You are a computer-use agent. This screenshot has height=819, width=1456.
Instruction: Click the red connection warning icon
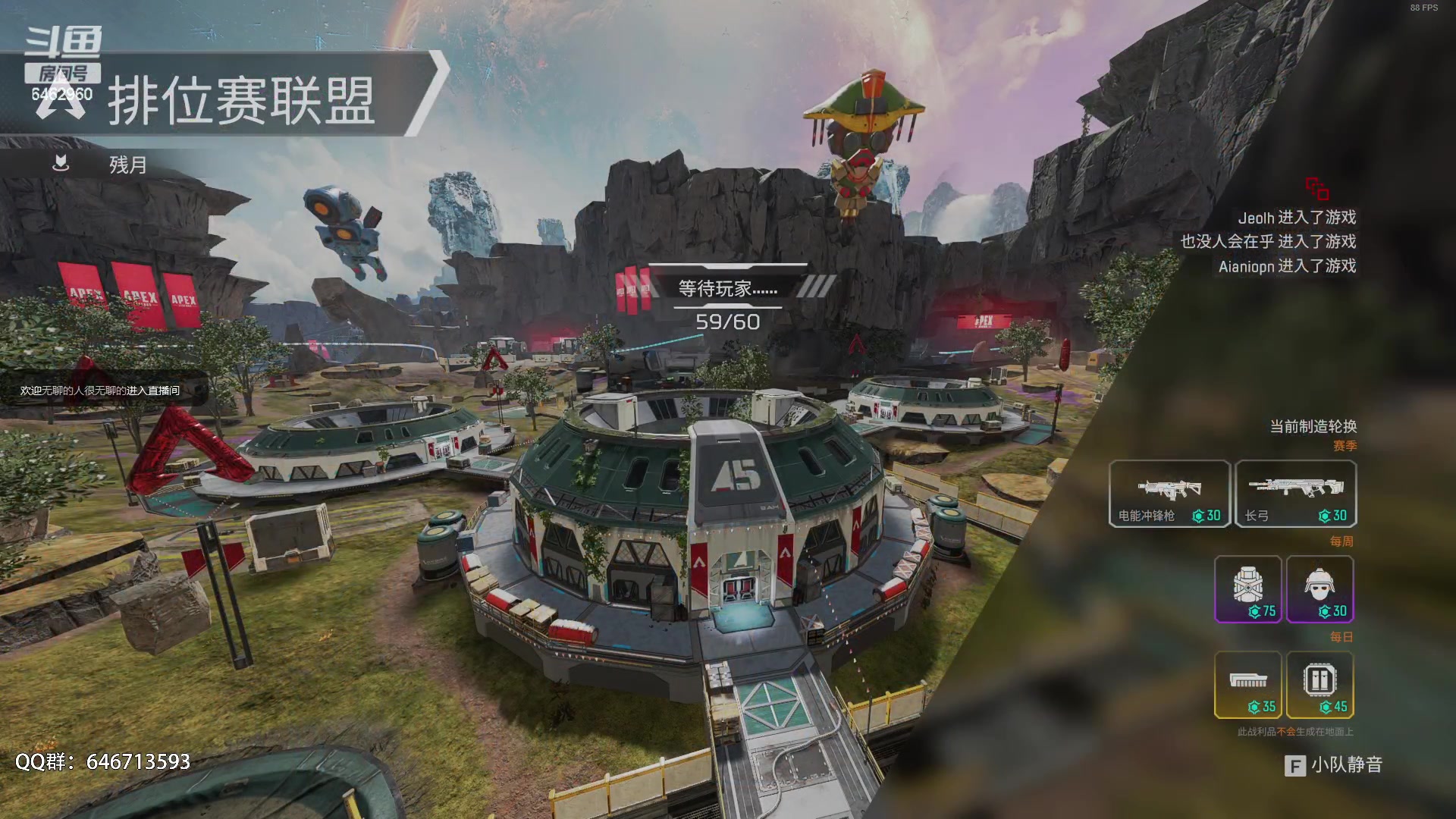[x=1316, y=188]
